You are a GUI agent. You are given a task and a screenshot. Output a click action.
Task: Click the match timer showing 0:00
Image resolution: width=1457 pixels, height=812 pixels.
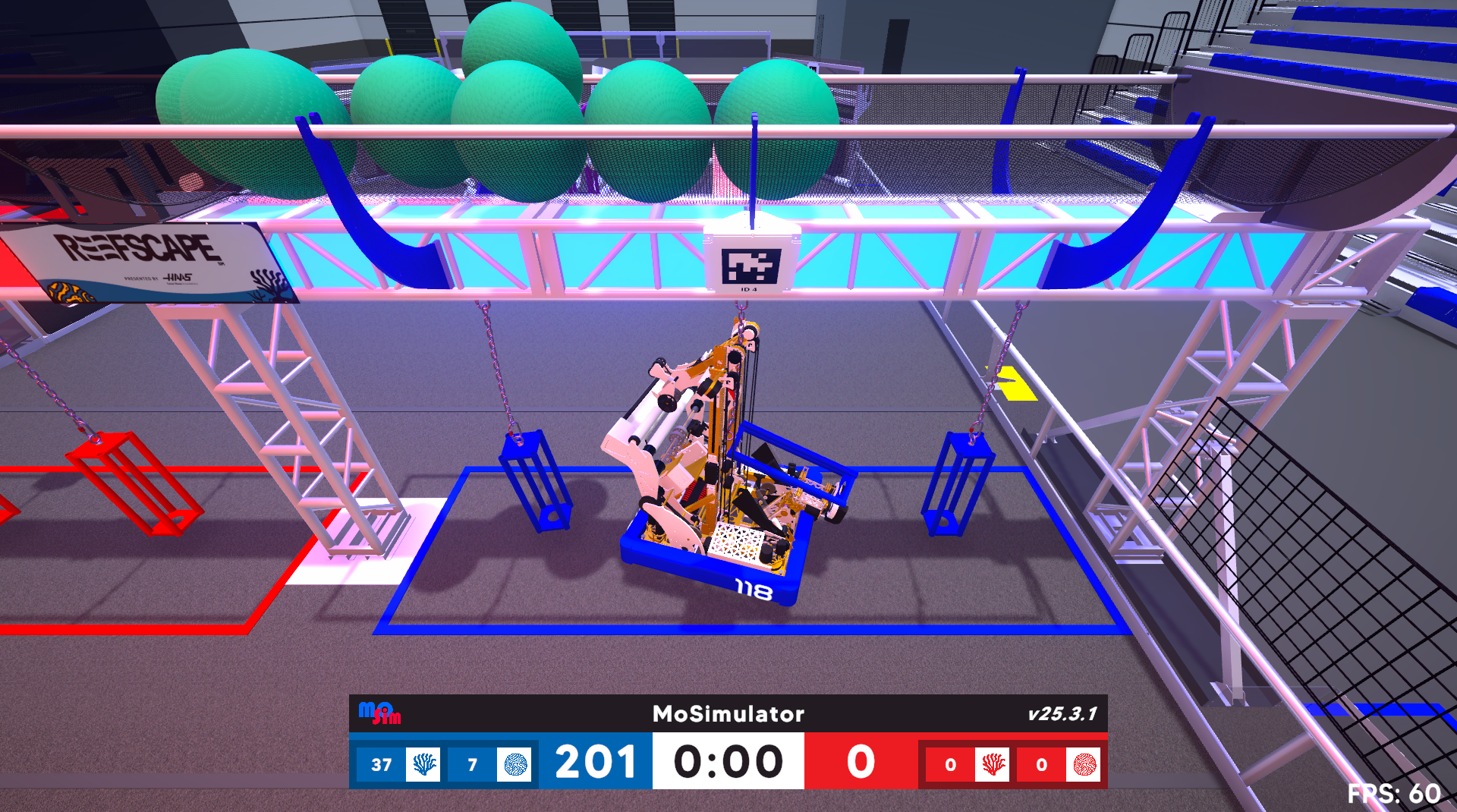click(x=728, y=762)
